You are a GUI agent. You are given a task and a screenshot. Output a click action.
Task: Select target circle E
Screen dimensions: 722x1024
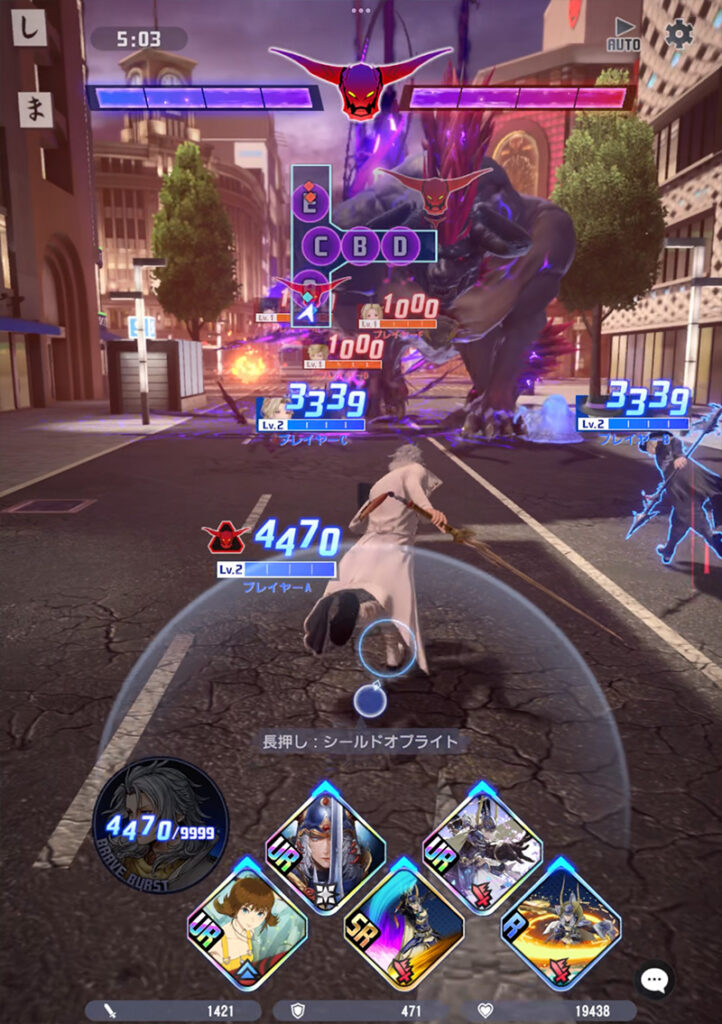click(312, 204)
